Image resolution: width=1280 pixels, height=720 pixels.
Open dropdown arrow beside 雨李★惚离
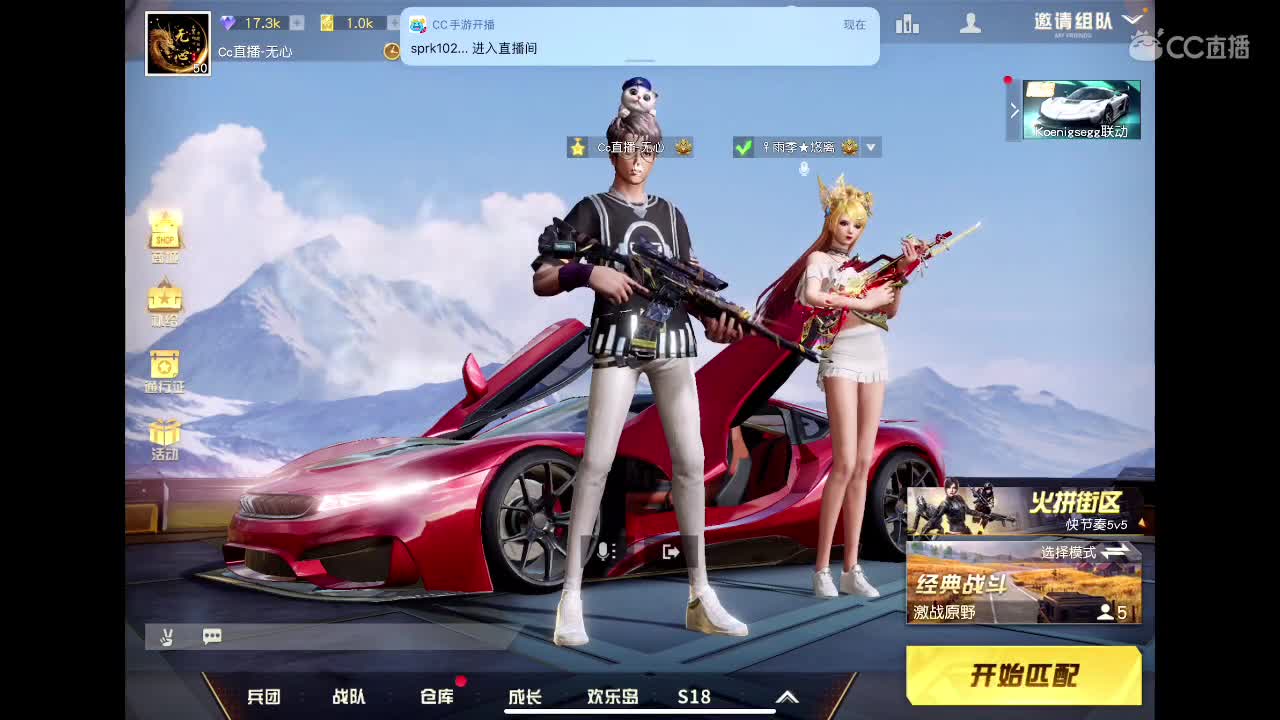[869, 148]
